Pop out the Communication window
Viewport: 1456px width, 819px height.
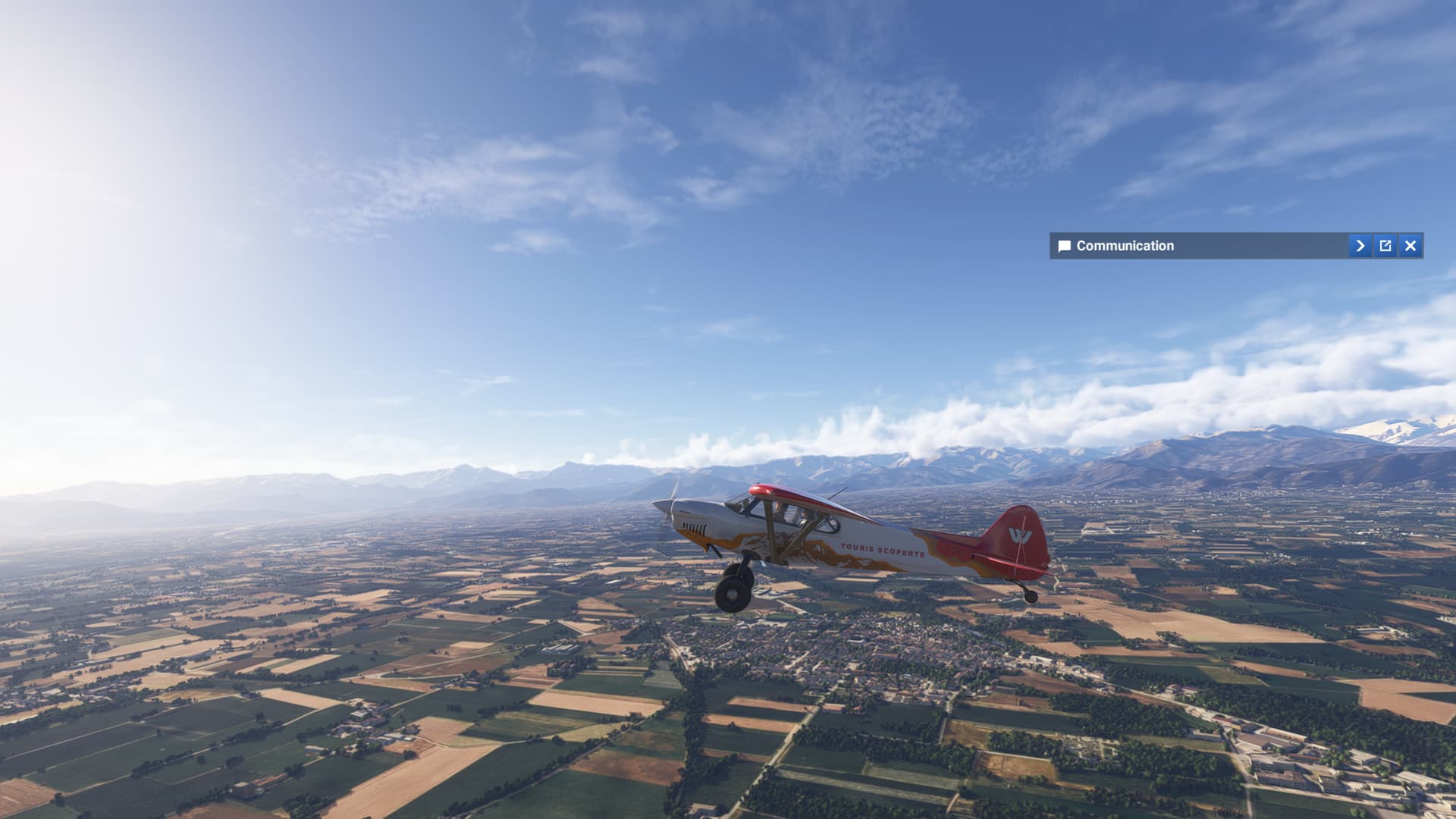pos(1385,246)
